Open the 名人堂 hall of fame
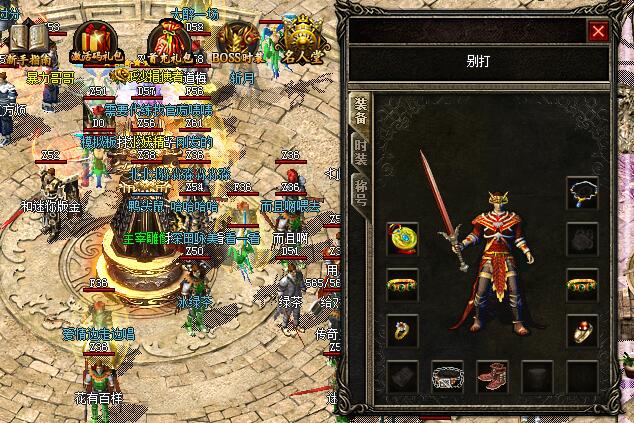 click(301, 40)
